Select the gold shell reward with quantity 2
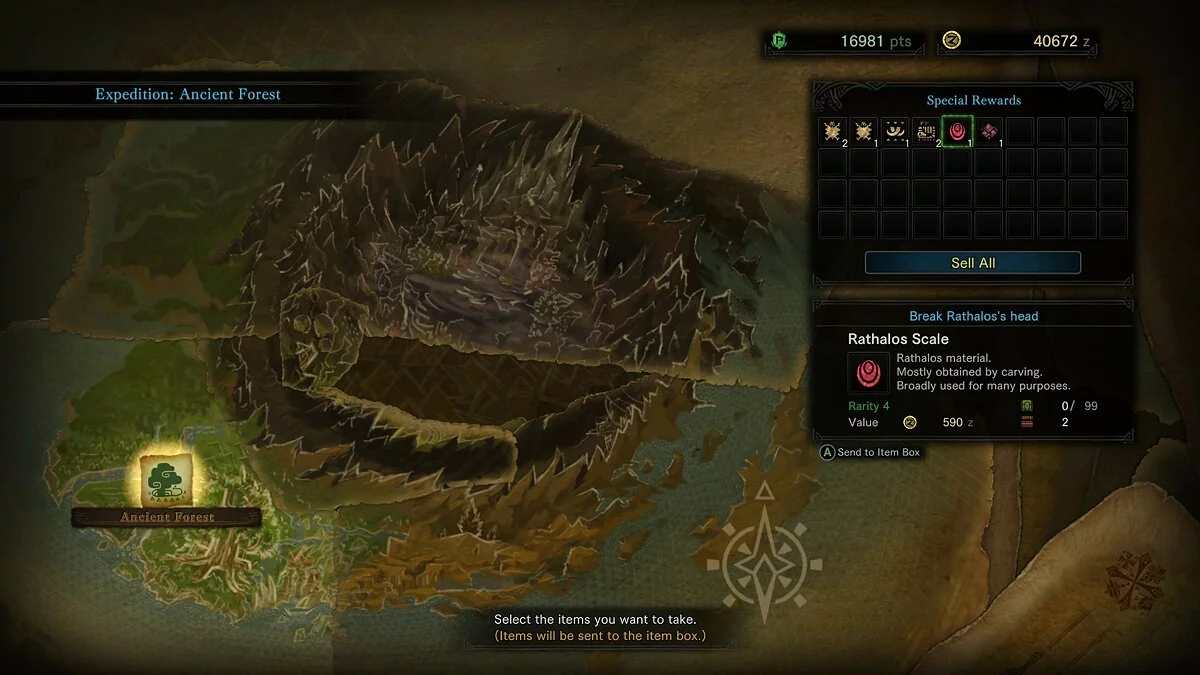Screen dimensions: 1200x675 coord(833,131)
